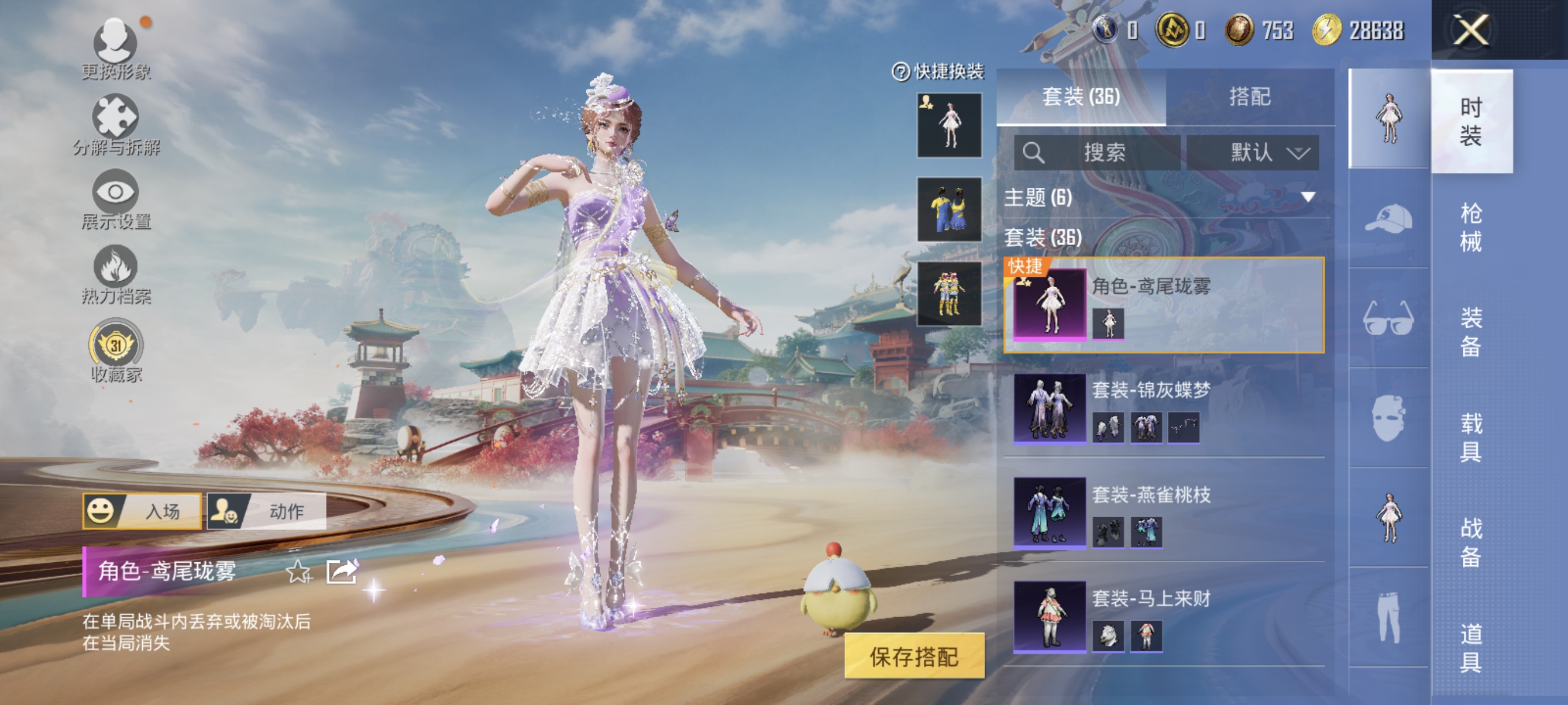
Task: Switch to the 搭配 tab
Action: point(1249,97)
